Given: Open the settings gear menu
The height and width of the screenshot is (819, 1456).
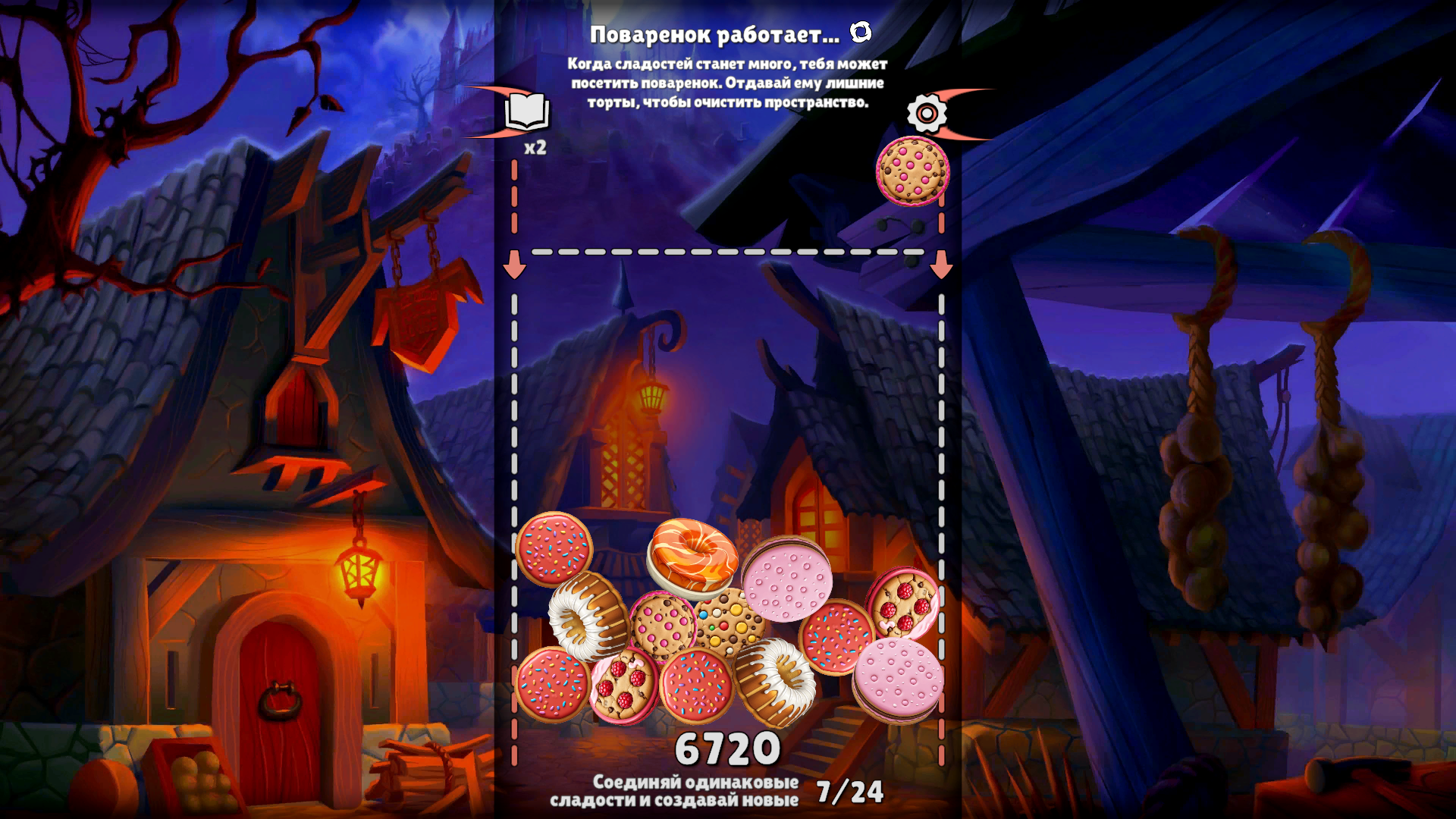Looking at the screenshot, I should tap(927, 114).
